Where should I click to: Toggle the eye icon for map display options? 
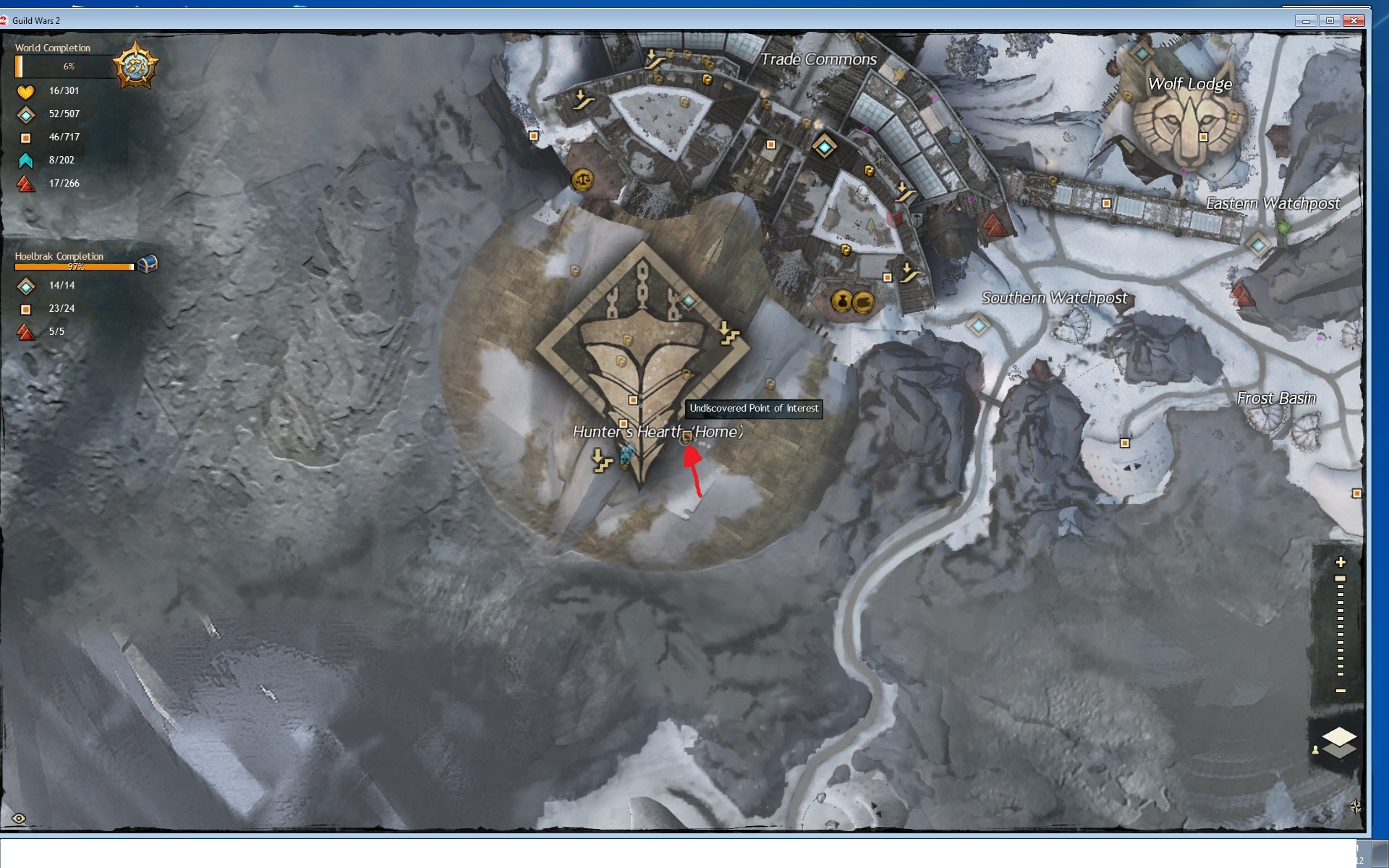[19, 818]
